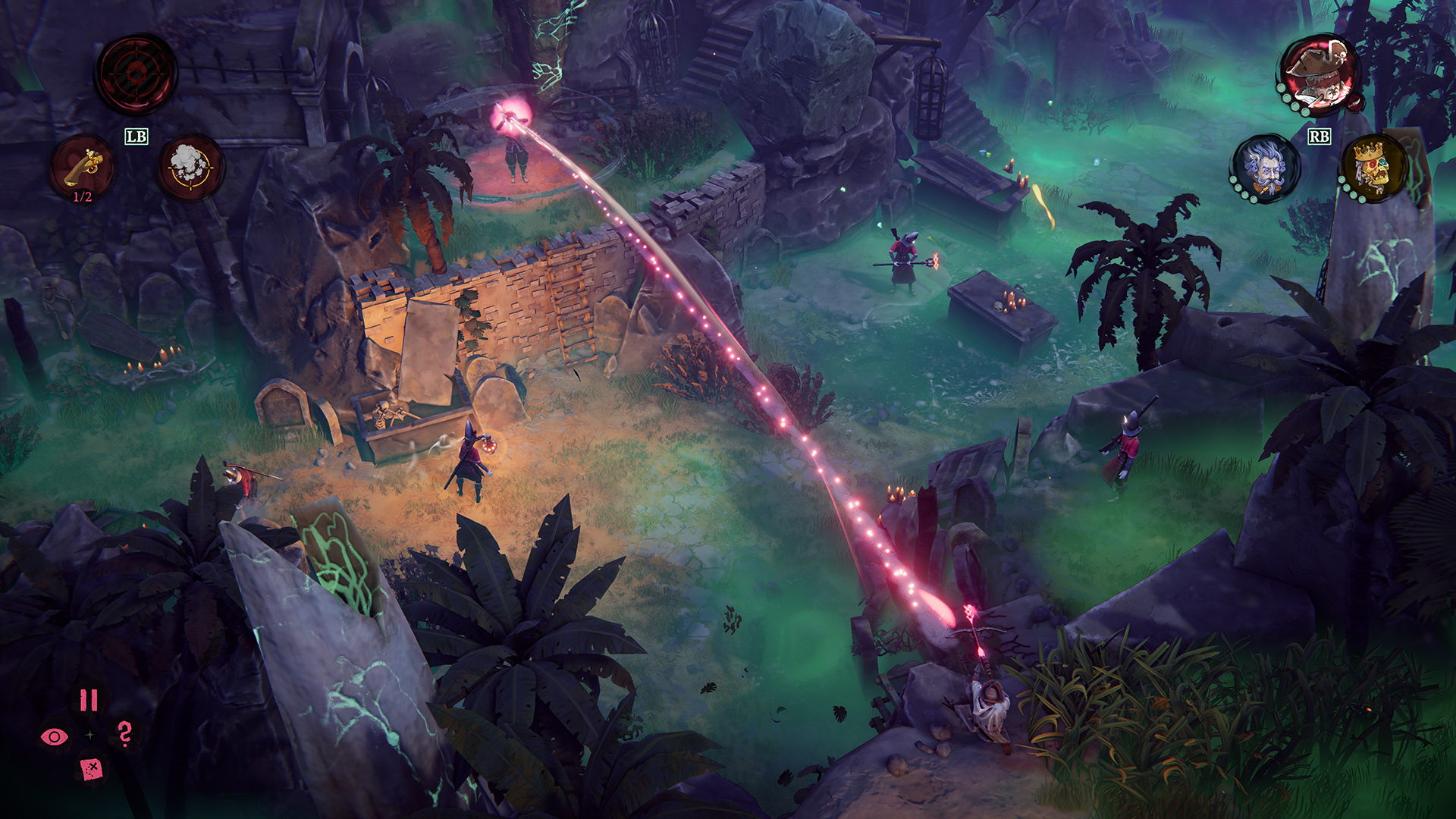Click the pip row under the skull portrait
This screenshot has width=1456, height=819.
point(1350,191)
